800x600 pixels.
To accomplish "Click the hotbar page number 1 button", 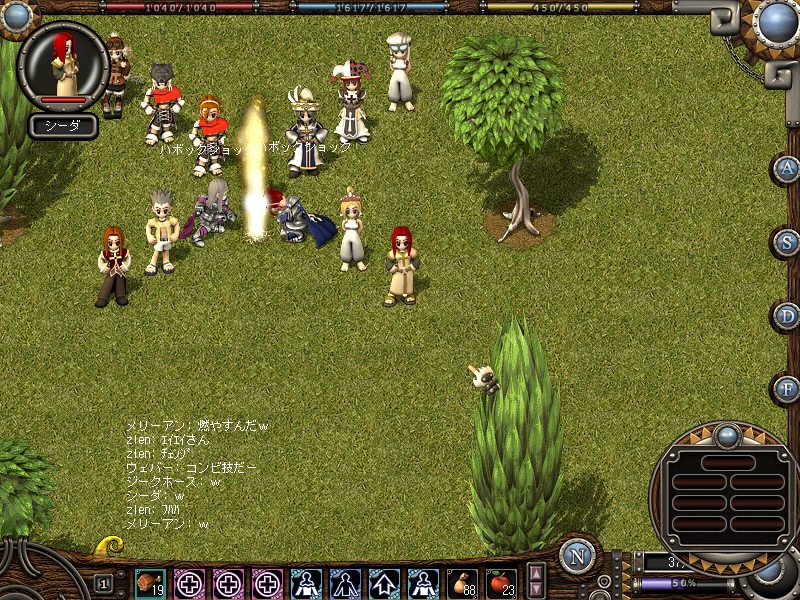I will pos(104,583).
